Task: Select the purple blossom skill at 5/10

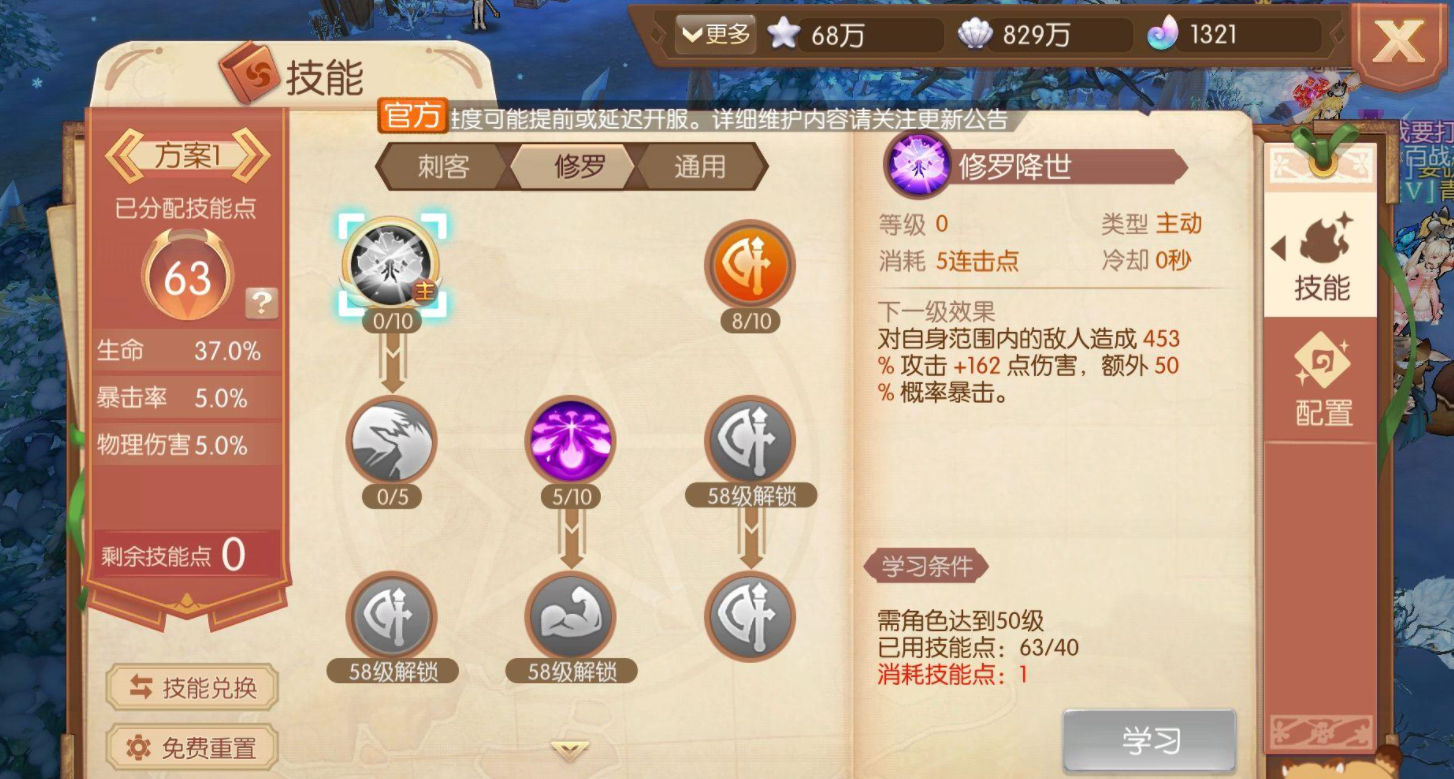Action: pos(570,440)
